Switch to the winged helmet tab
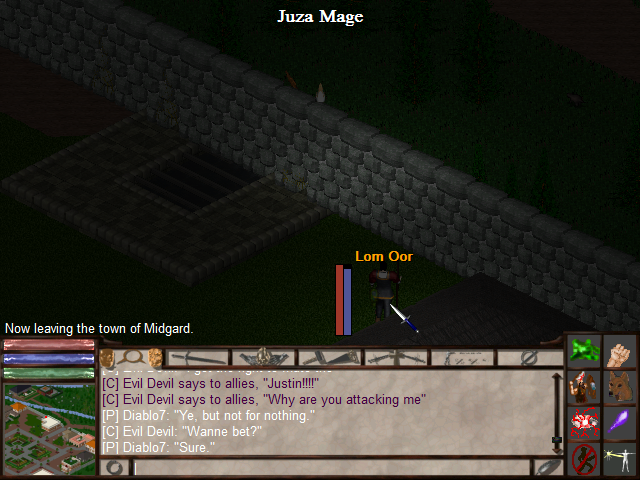This screenshot has width=640, height=480. pyautogui.click(x=264, y=357)
